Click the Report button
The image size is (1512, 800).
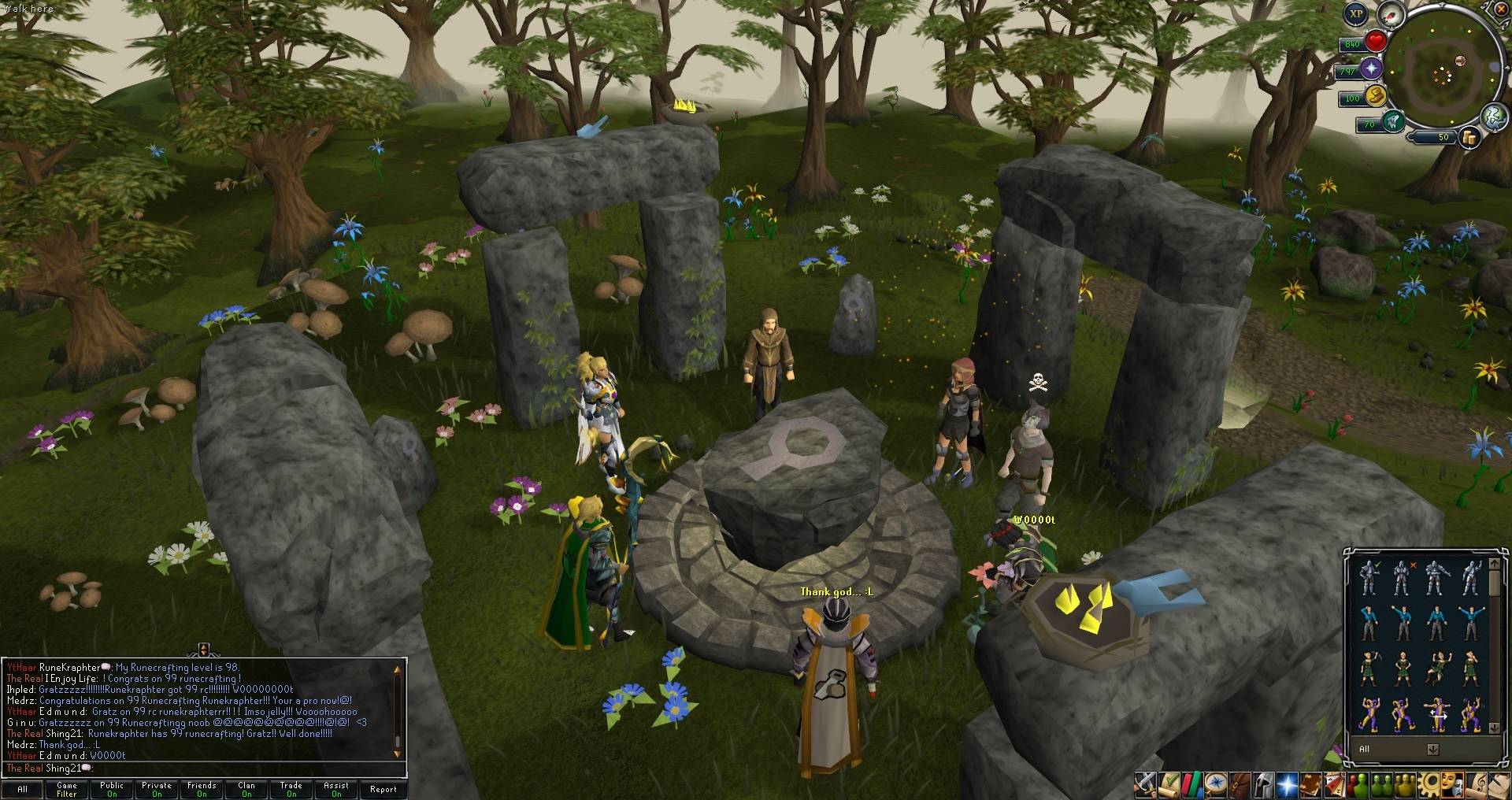click(x=384, y=789)
